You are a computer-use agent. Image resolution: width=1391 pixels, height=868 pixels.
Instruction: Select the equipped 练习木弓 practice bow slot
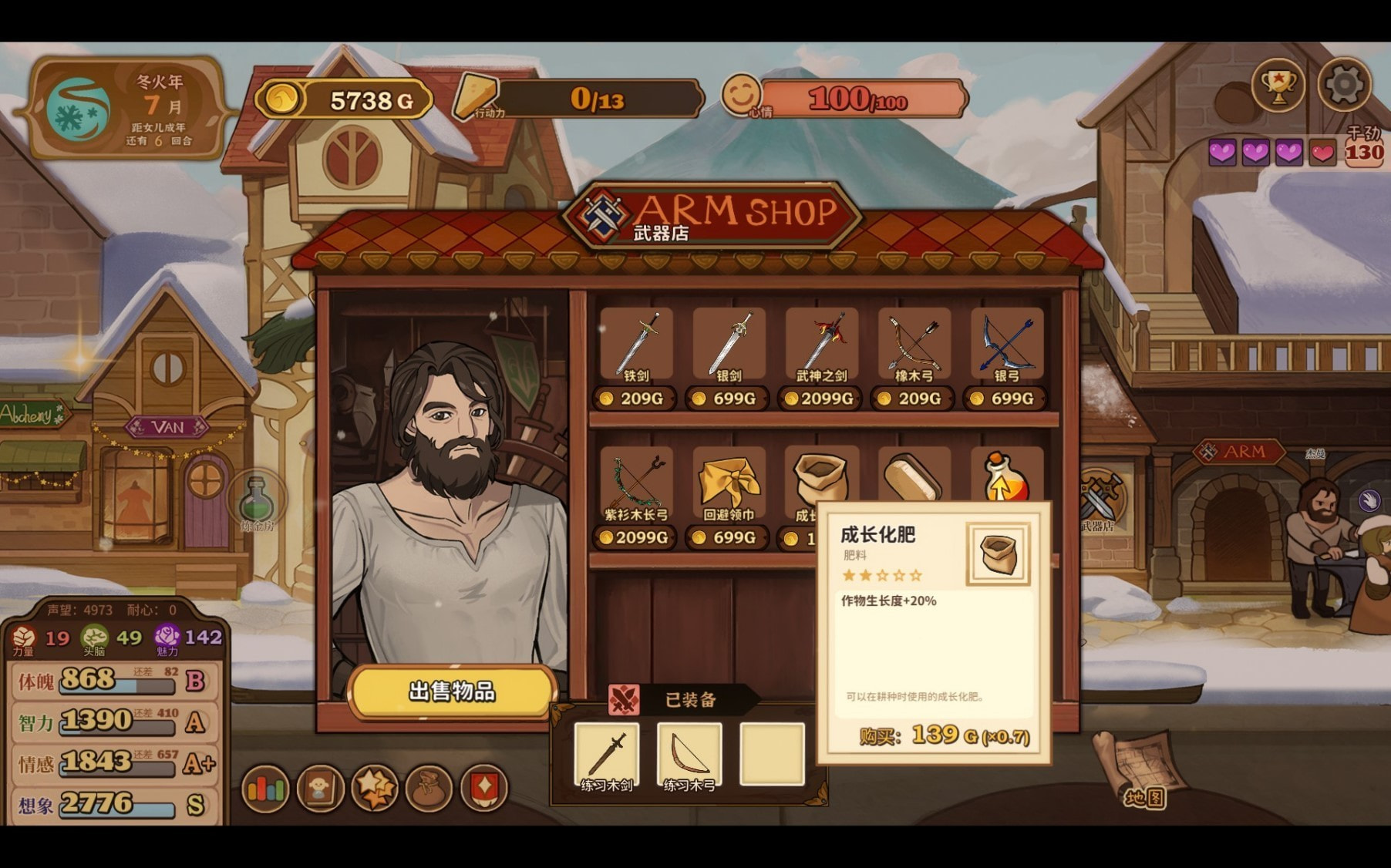pos(689,755)
